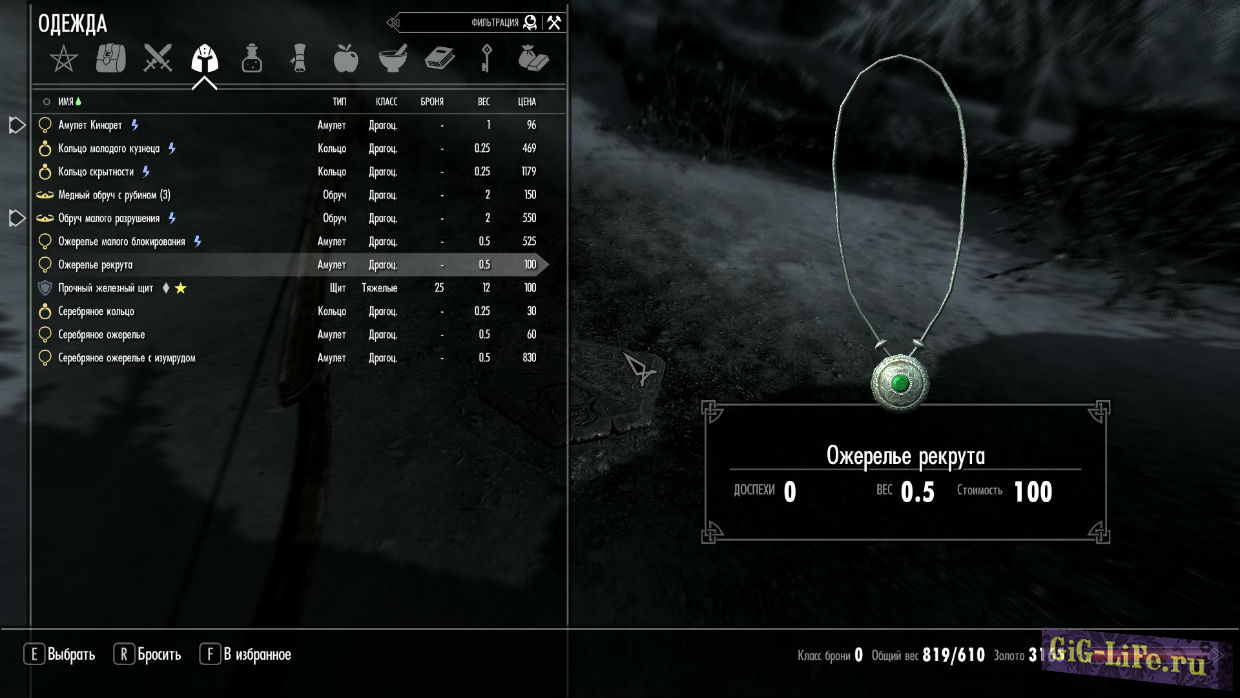Open the keys category
Image resolution: width=1240 pixels, height=698 pixels.
pyautogui.click(x=486, y=59)
